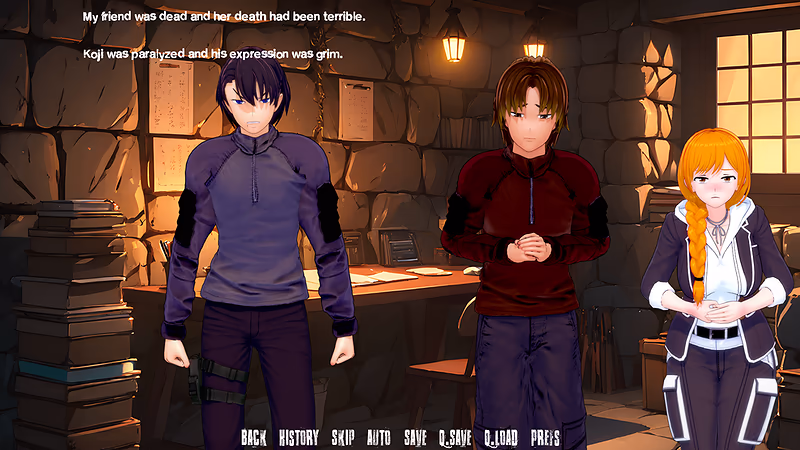800x450 pixels.
Task: Click Q.Save to quick save
Action: (454, 438)
